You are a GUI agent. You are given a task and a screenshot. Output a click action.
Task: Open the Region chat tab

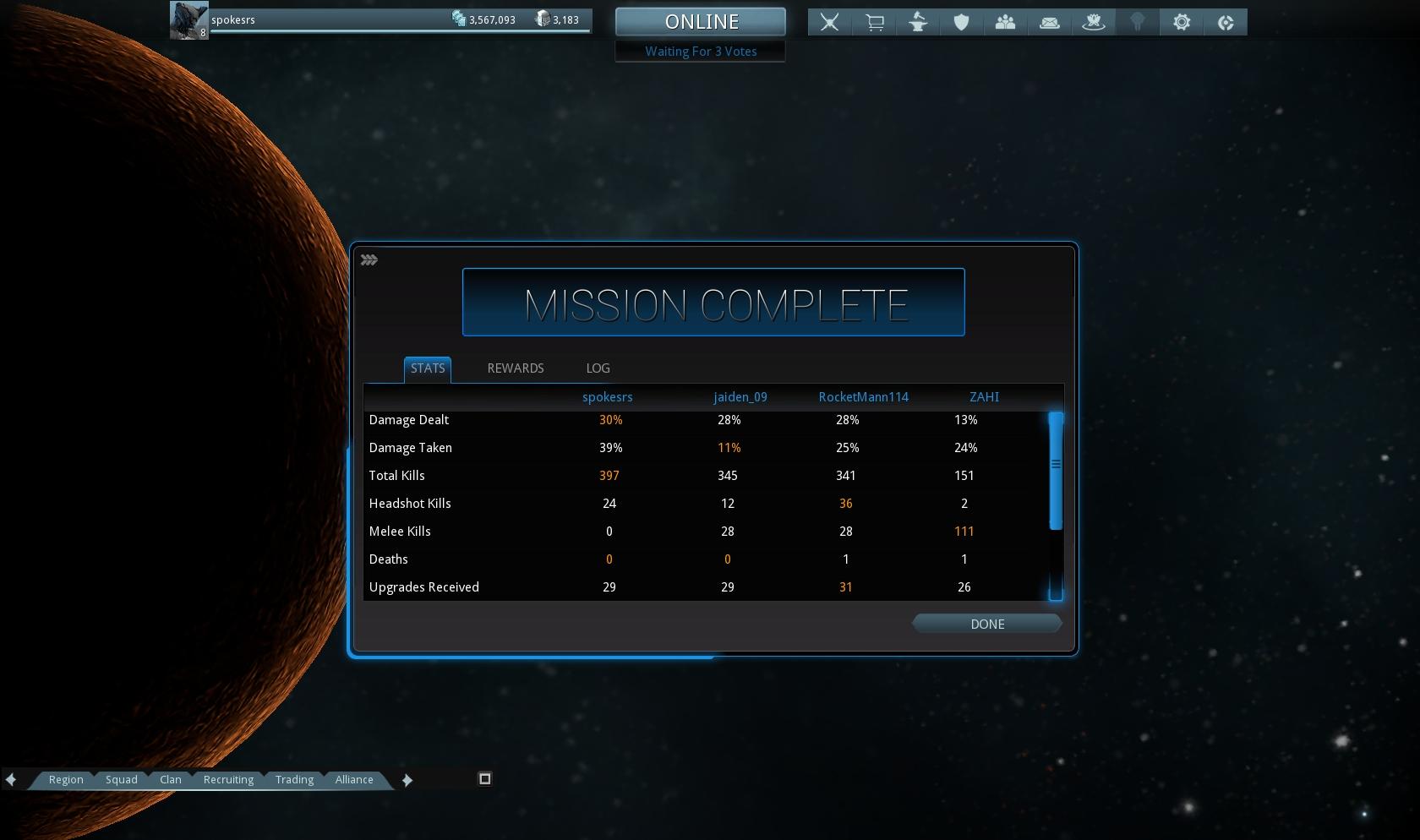click(x=66, y=779)
